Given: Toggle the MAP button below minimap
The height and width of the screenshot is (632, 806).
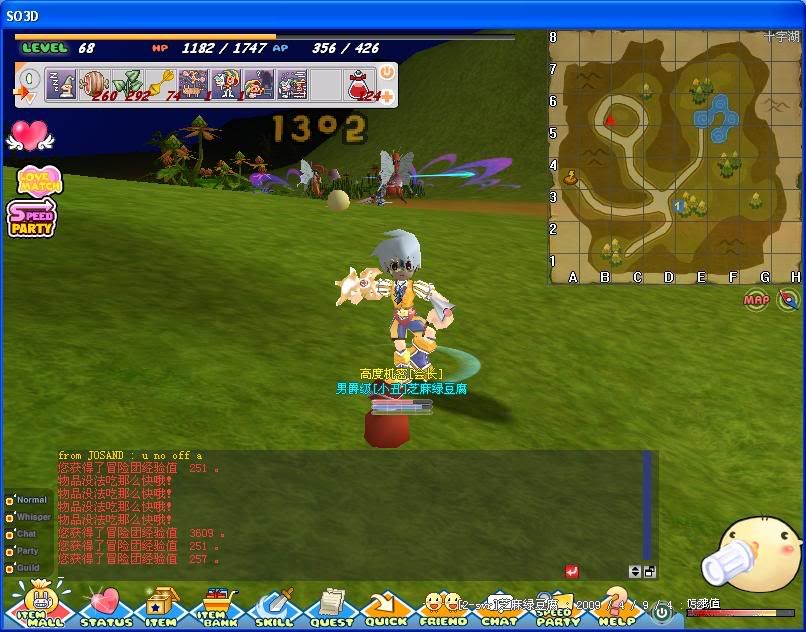Looking at the screenshot, I should pos(756,299).
